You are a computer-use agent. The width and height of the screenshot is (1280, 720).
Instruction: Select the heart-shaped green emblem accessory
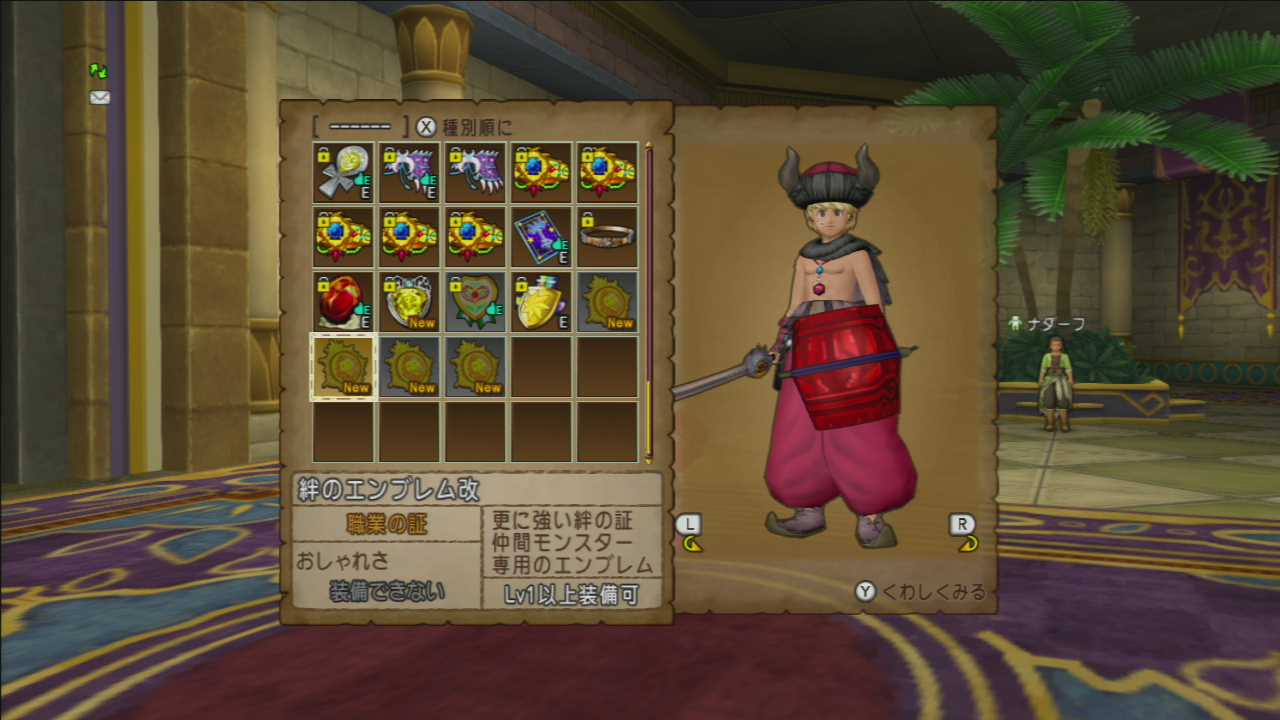coord(475,302)
